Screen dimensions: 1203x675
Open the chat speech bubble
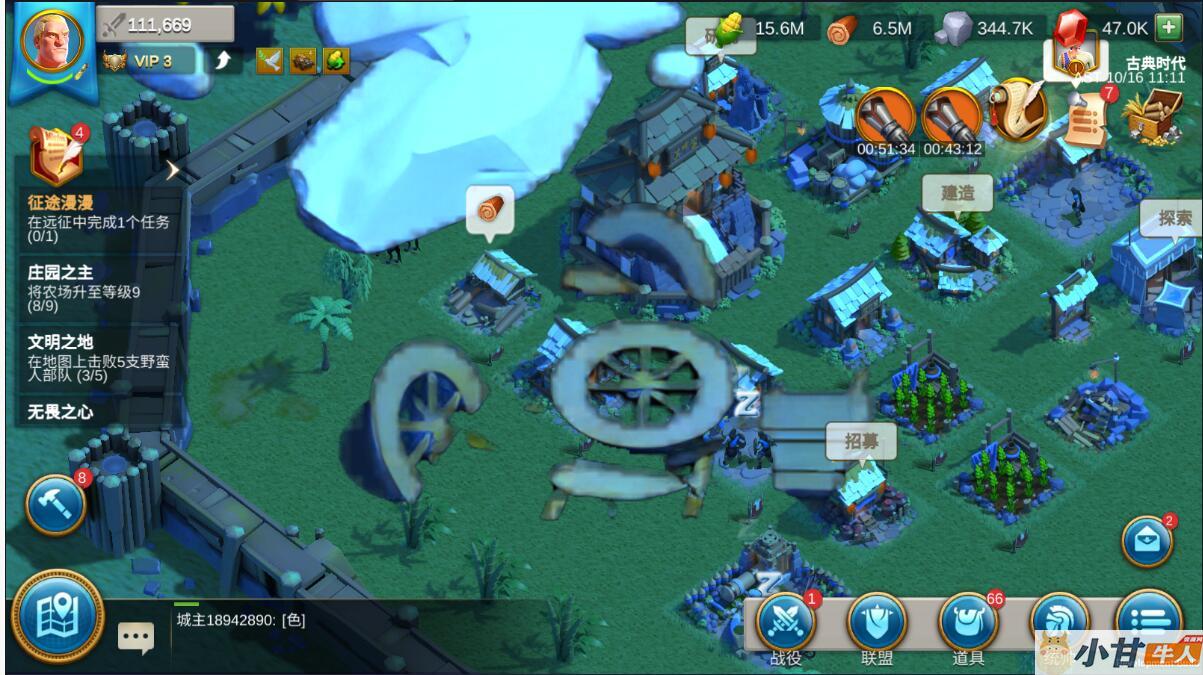pyautogui.click(x=136, y=636)
